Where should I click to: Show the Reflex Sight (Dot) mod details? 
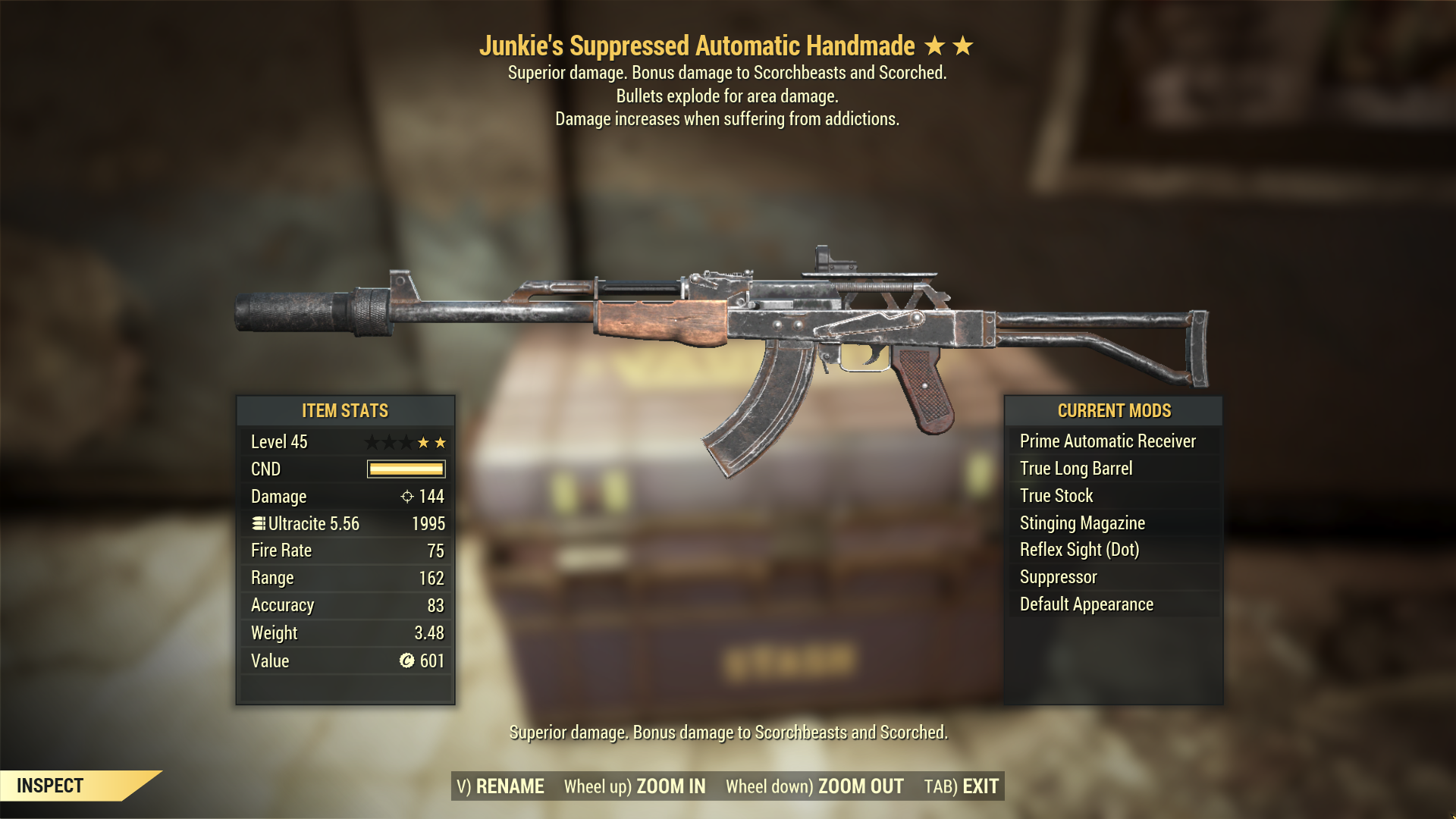(1078, 550)
